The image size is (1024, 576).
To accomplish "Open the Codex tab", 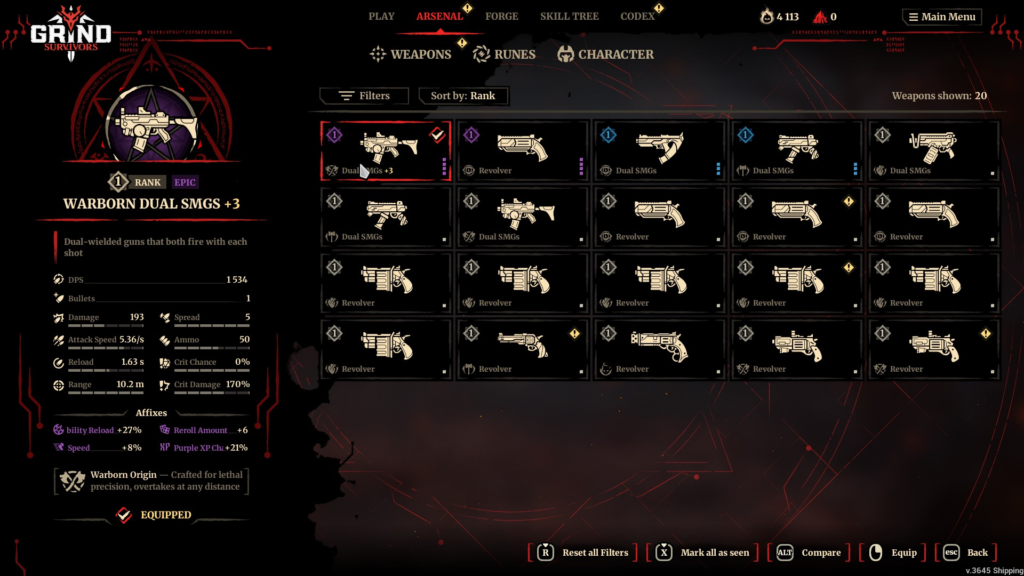I will (637, 16).
